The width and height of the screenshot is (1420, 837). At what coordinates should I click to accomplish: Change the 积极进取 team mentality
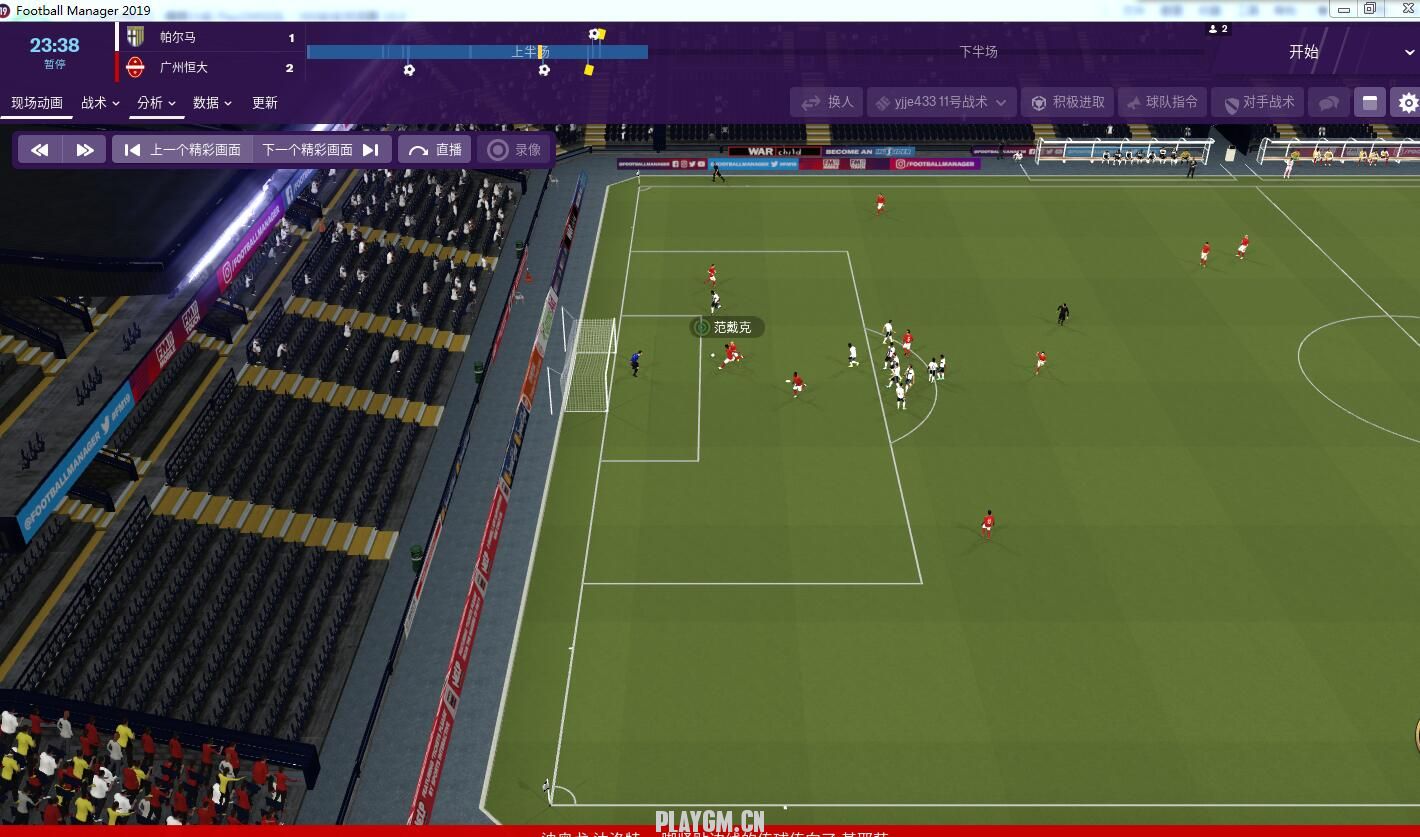[x=1068, y=102]
